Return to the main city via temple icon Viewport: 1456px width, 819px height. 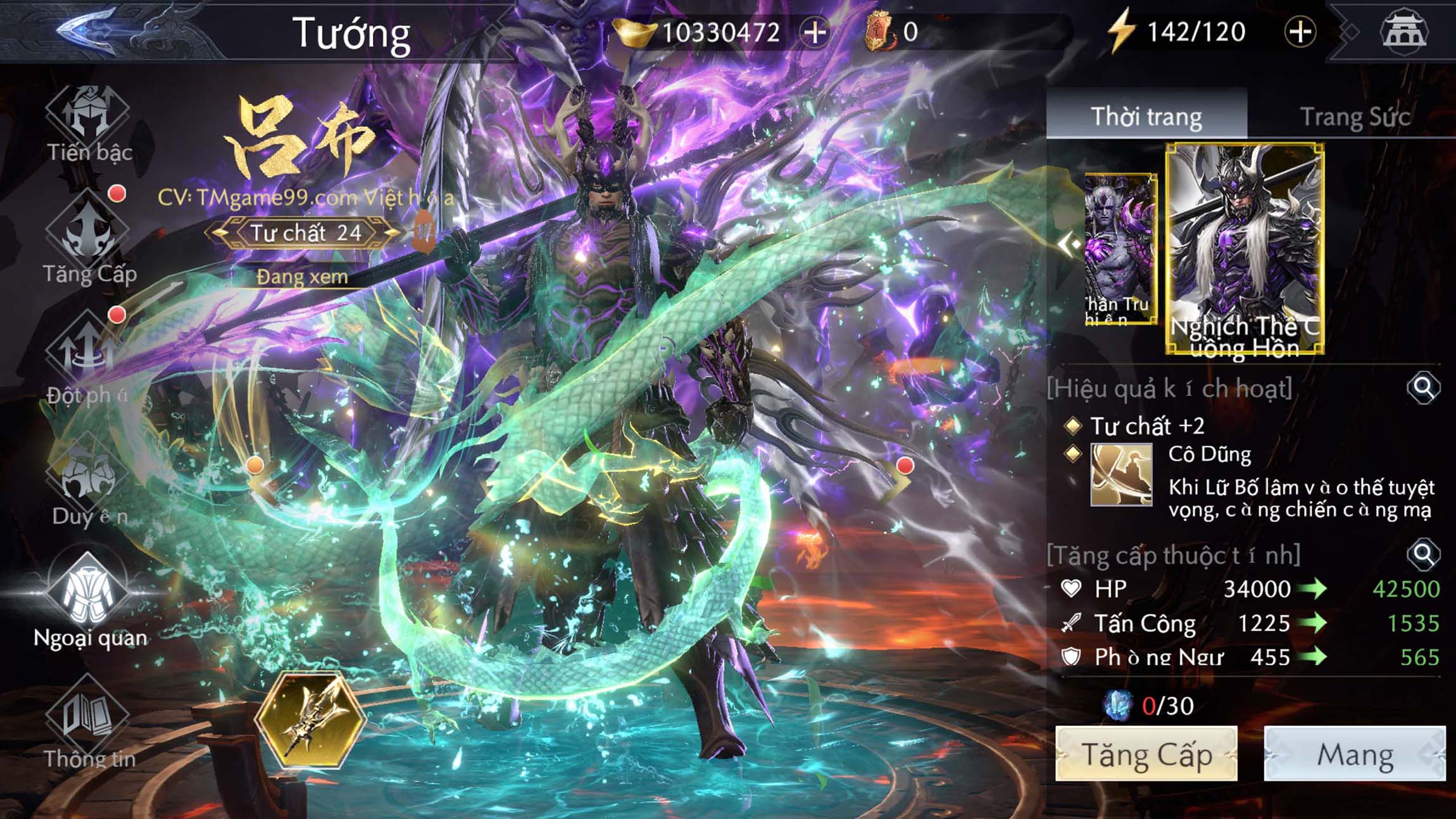coord(1403,32)
